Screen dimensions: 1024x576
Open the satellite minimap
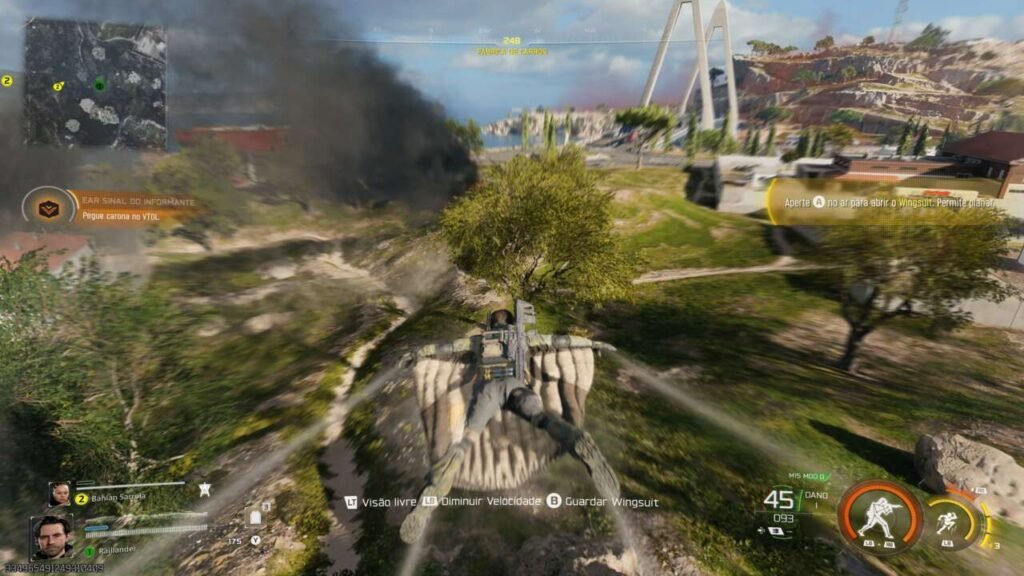click(x=95, y=83)
